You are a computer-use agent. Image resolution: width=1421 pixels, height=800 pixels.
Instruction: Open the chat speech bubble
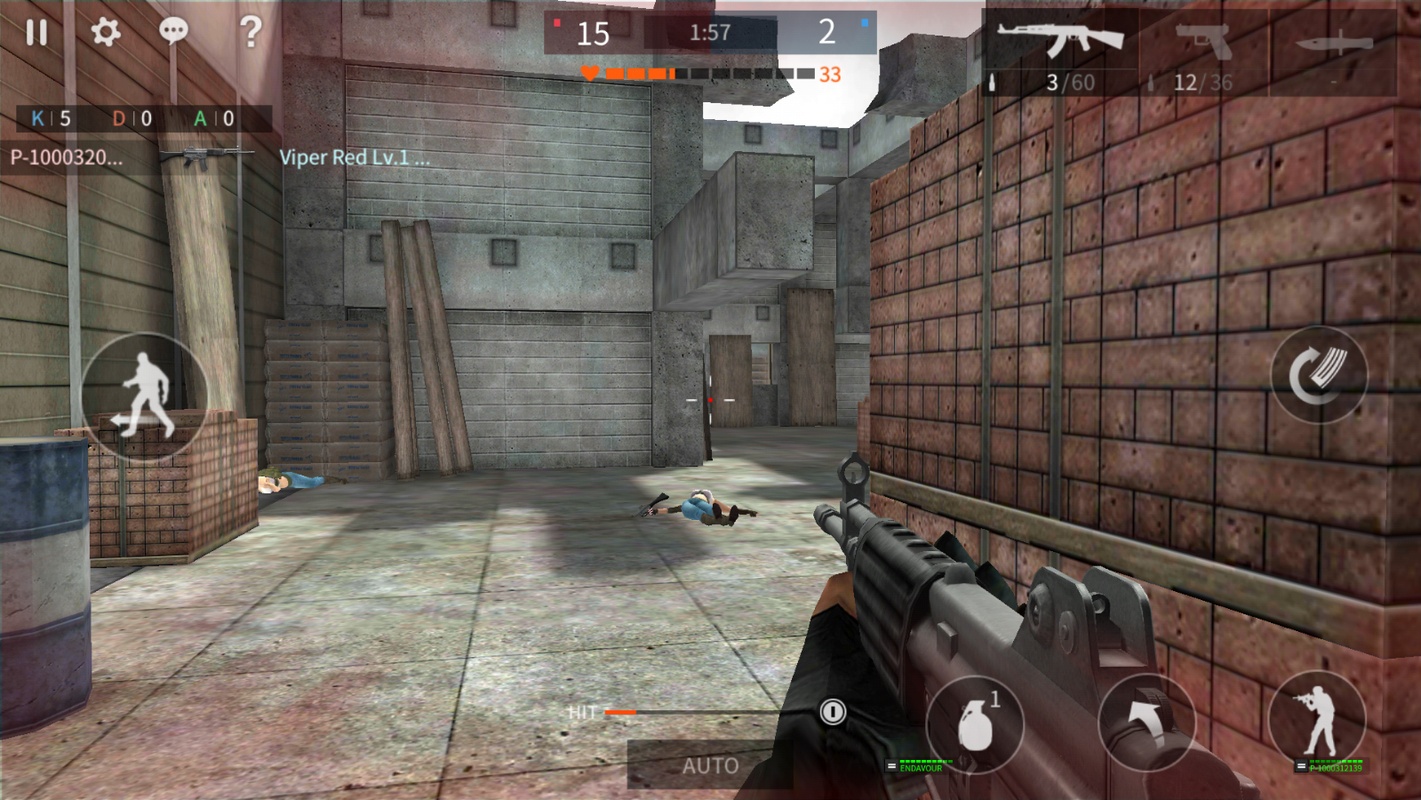pyautogui.click(x=174, y=32)
